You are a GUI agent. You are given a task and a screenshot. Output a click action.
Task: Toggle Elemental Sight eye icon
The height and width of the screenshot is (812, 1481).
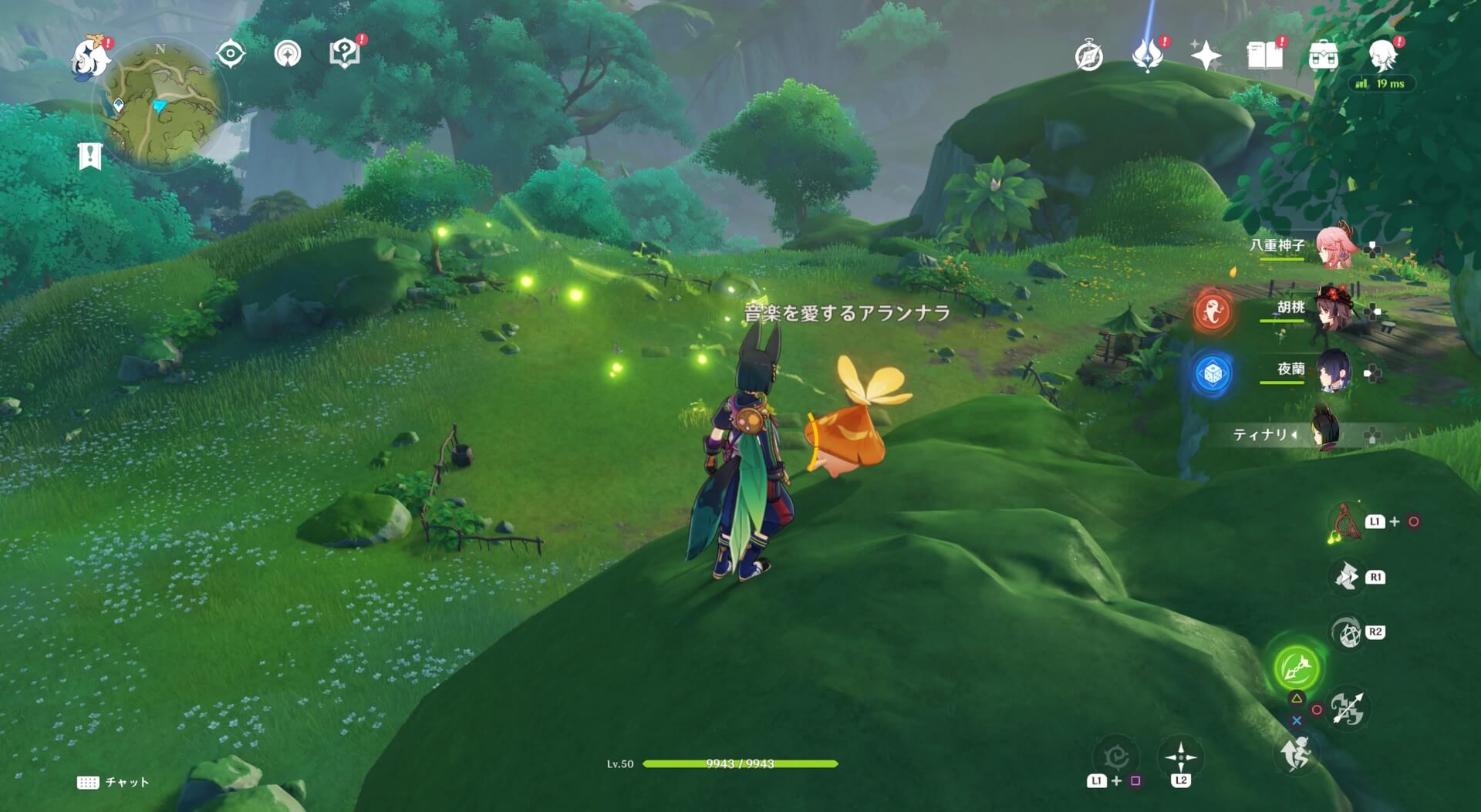(x=231, y=54)
